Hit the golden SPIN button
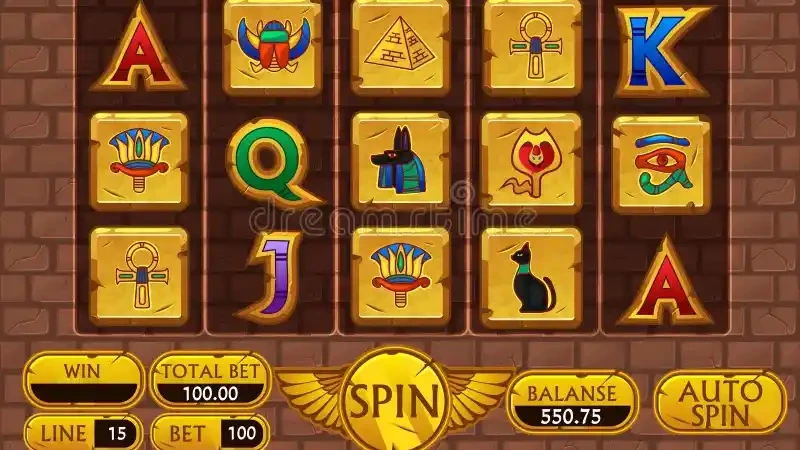Viewport: 800px width, 450px height. pyautogui.click(x=393, y=400)
